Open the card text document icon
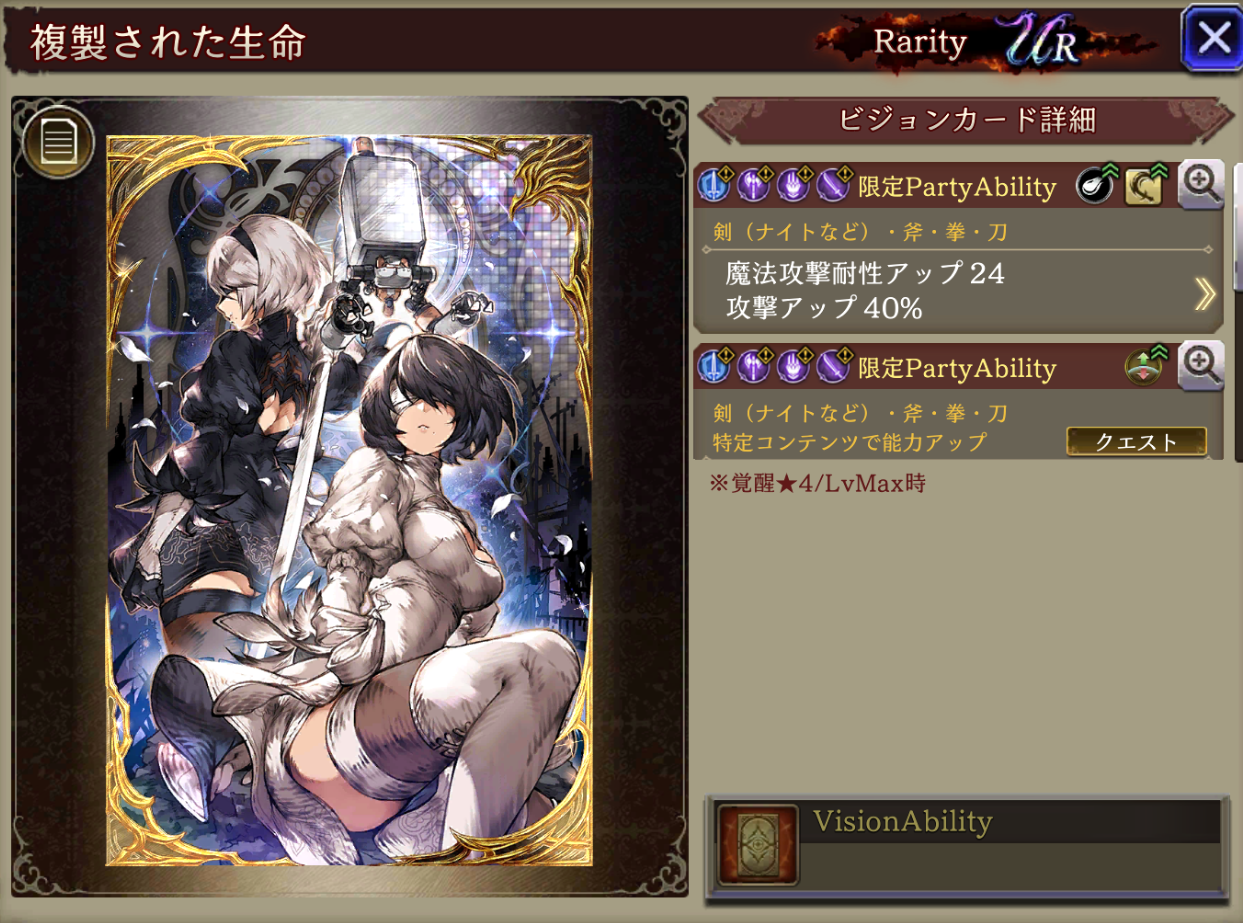This screenshot has width=1243, height=923. (59, 142)
